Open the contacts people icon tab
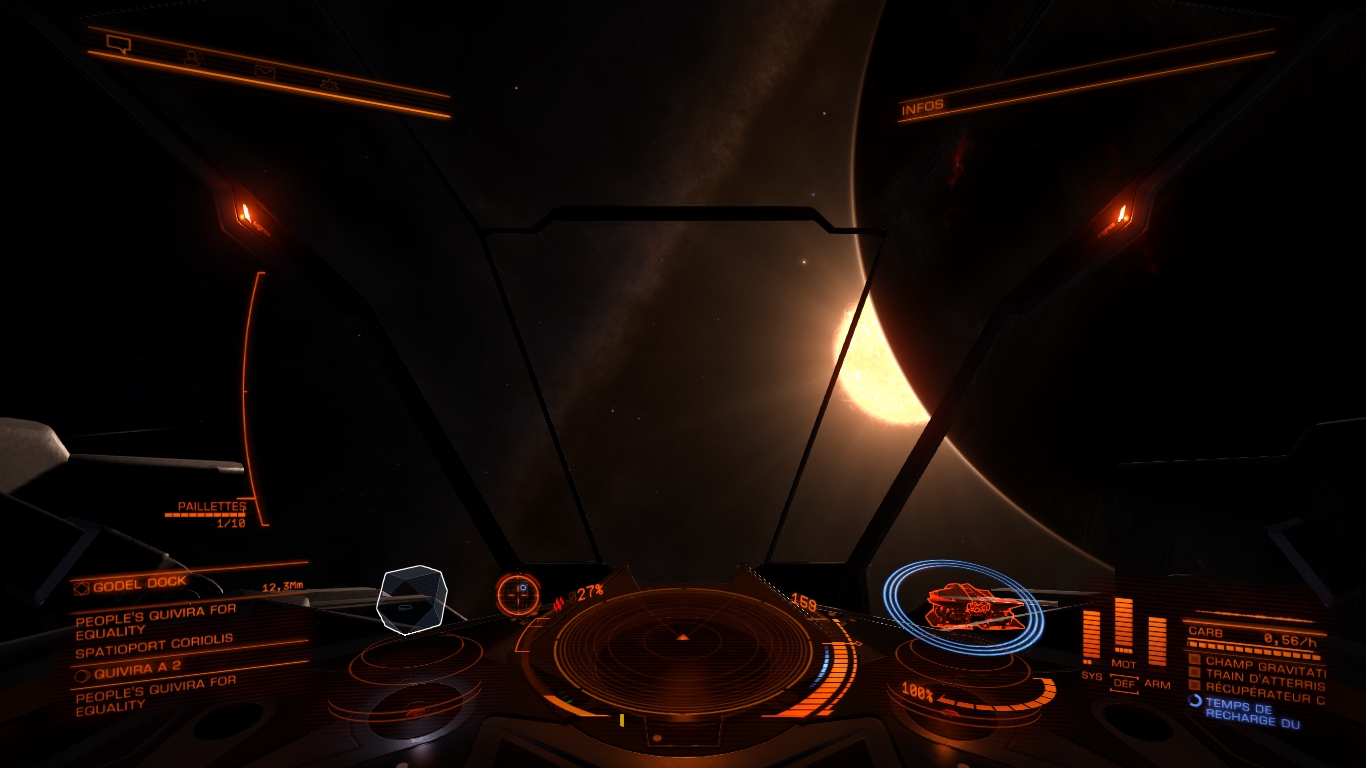Screen dimensions: 1366x768 [x=192, y=58]
